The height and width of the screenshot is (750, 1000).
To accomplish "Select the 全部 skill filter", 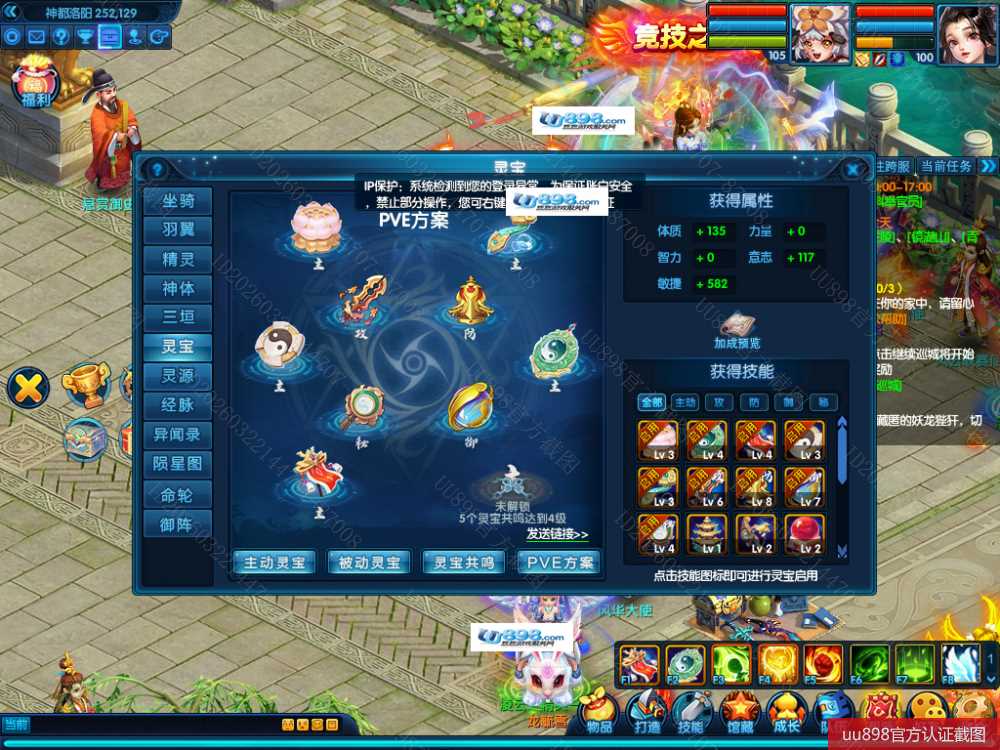I will coord(652,402).
